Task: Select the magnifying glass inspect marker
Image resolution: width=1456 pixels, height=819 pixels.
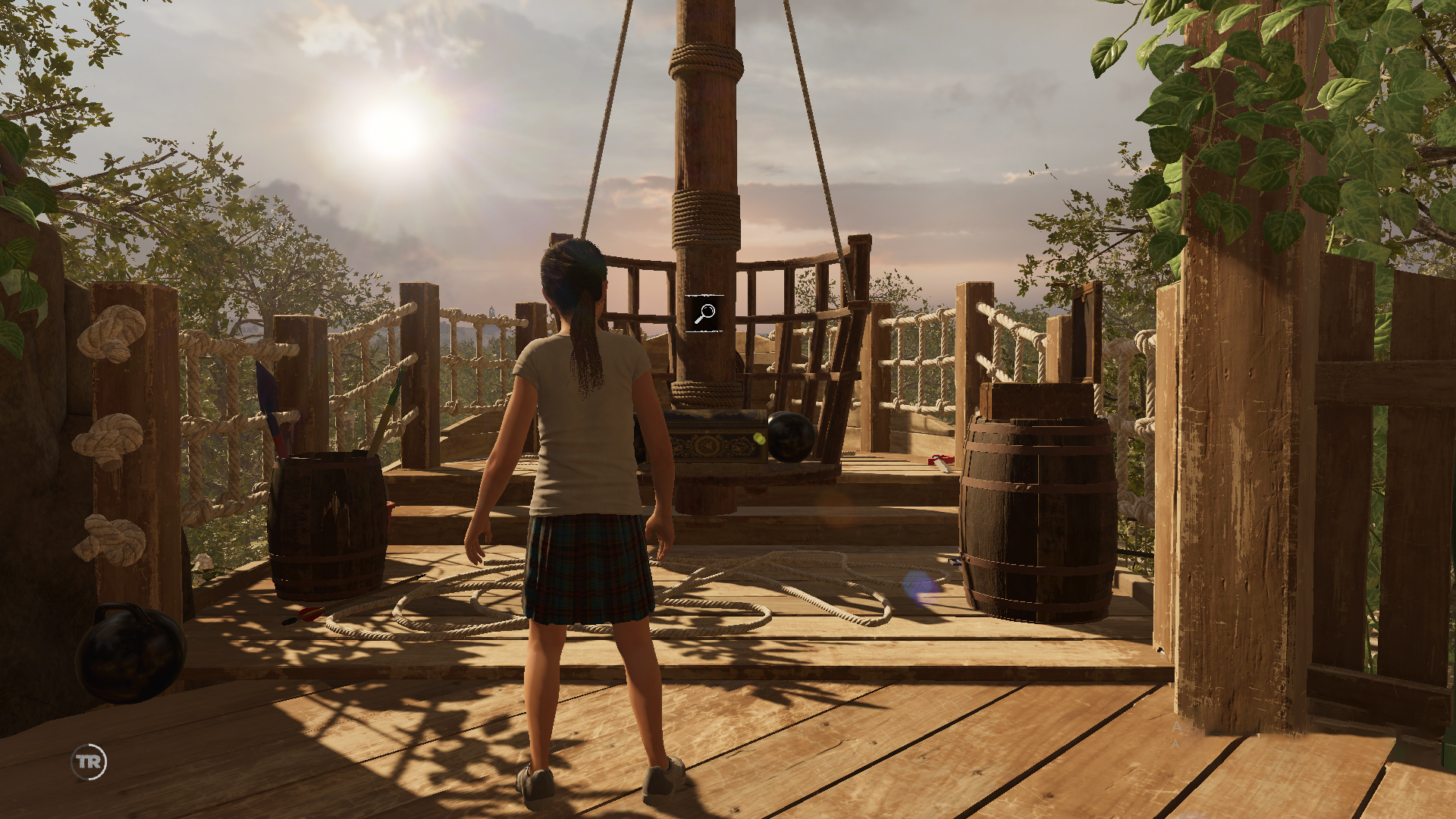Action: click(705, 313)
